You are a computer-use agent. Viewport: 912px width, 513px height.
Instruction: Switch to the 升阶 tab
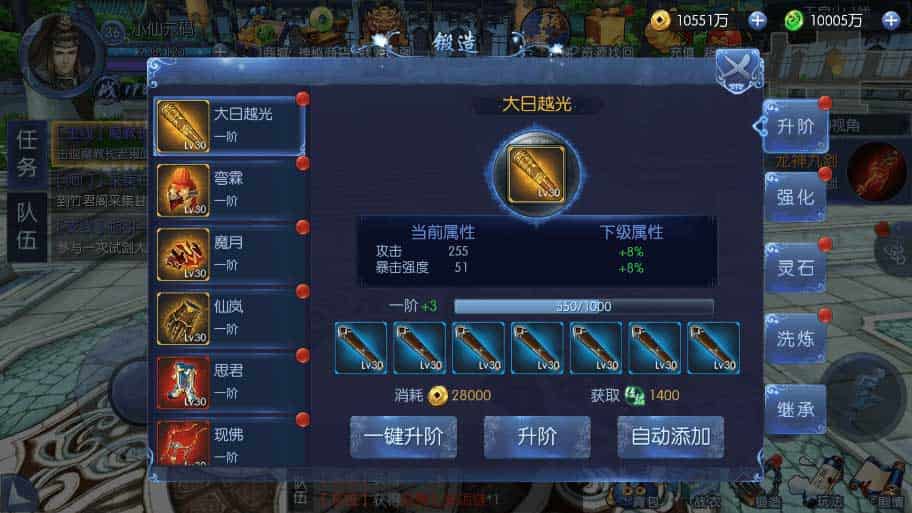point(795,126)
